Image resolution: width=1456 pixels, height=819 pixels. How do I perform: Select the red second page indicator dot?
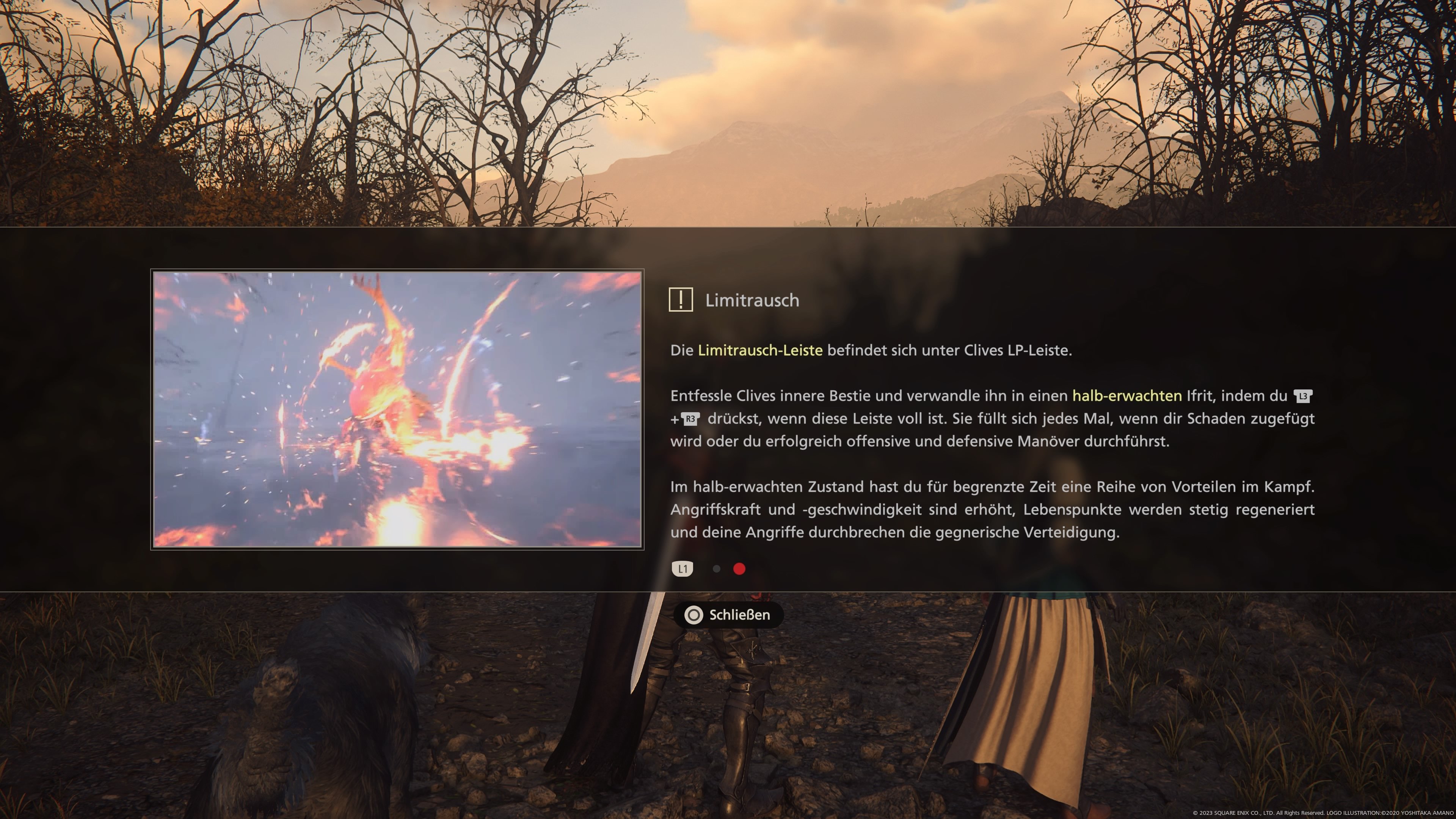click(739, 569)
